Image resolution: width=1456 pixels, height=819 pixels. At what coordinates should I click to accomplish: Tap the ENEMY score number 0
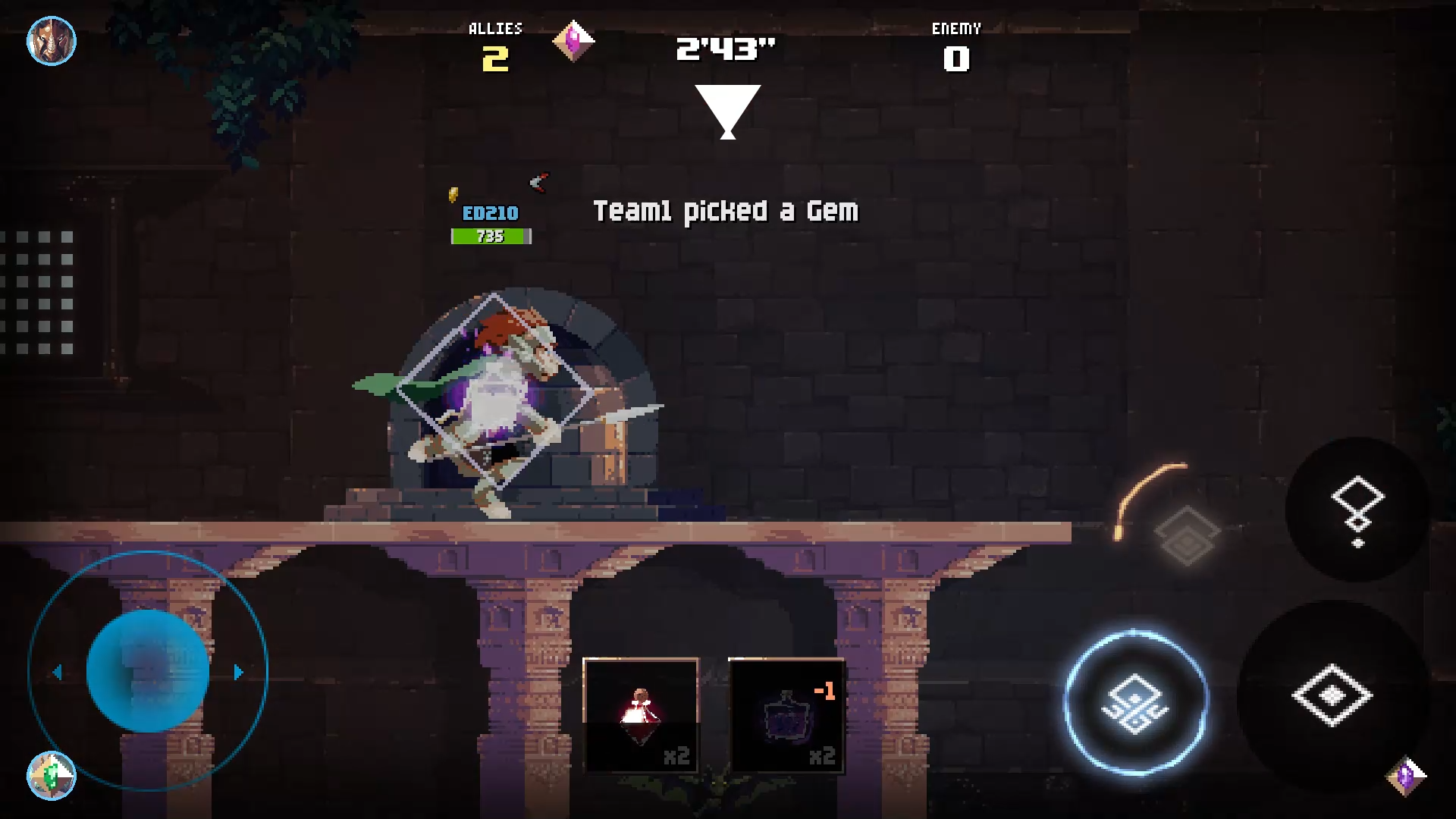click(x=957, y=58)
